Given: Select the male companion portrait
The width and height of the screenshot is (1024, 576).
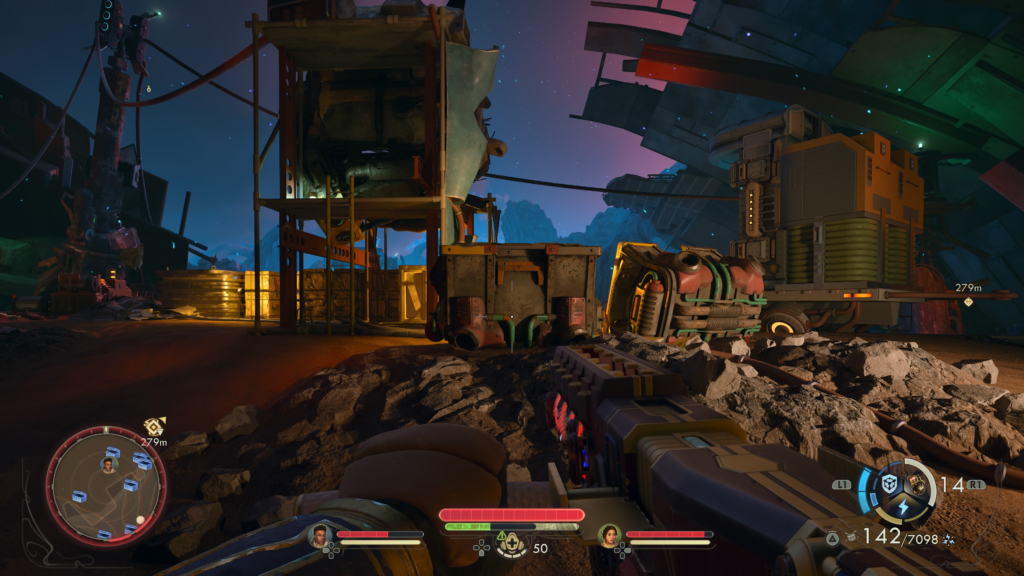Looking at the screenshot, I should [x=320, y=535].
